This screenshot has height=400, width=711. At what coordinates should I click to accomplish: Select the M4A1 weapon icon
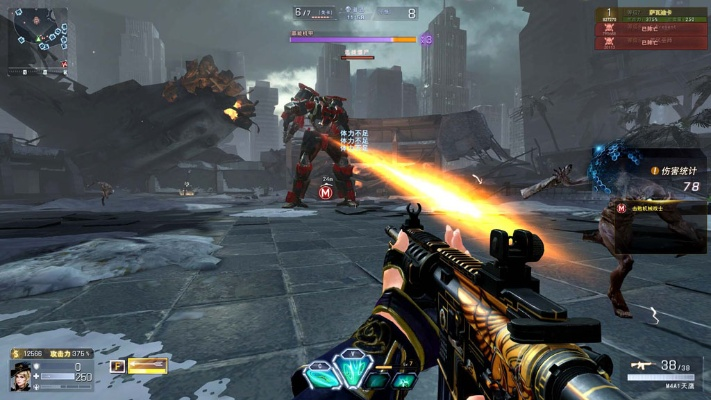click(x=640, y=367)
